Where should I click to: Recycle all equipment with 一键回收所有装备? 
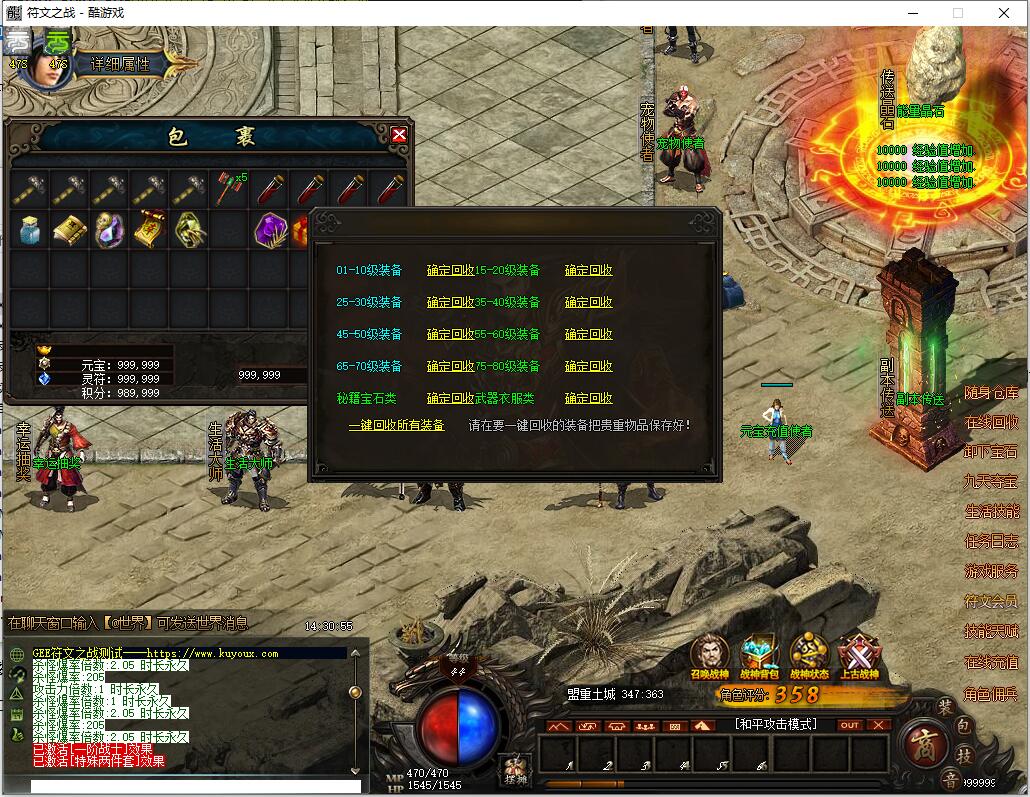(396, 425)
